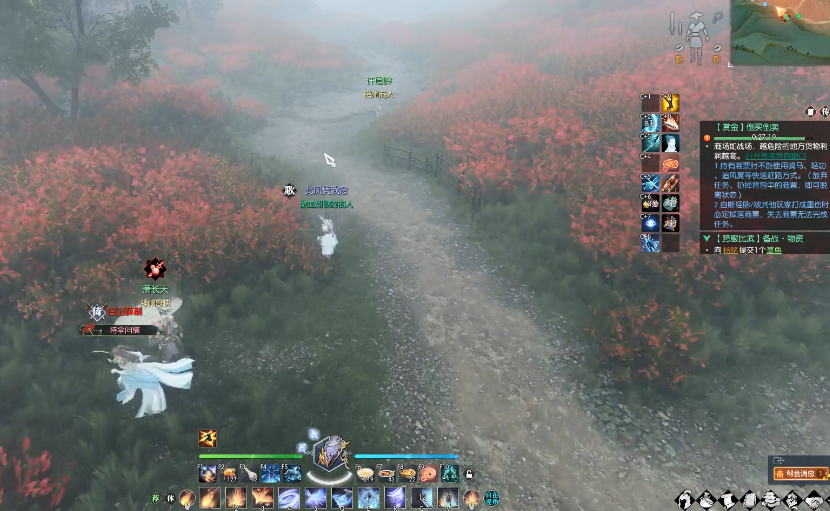Use the F9 round pink item

[x=428, y=473]
